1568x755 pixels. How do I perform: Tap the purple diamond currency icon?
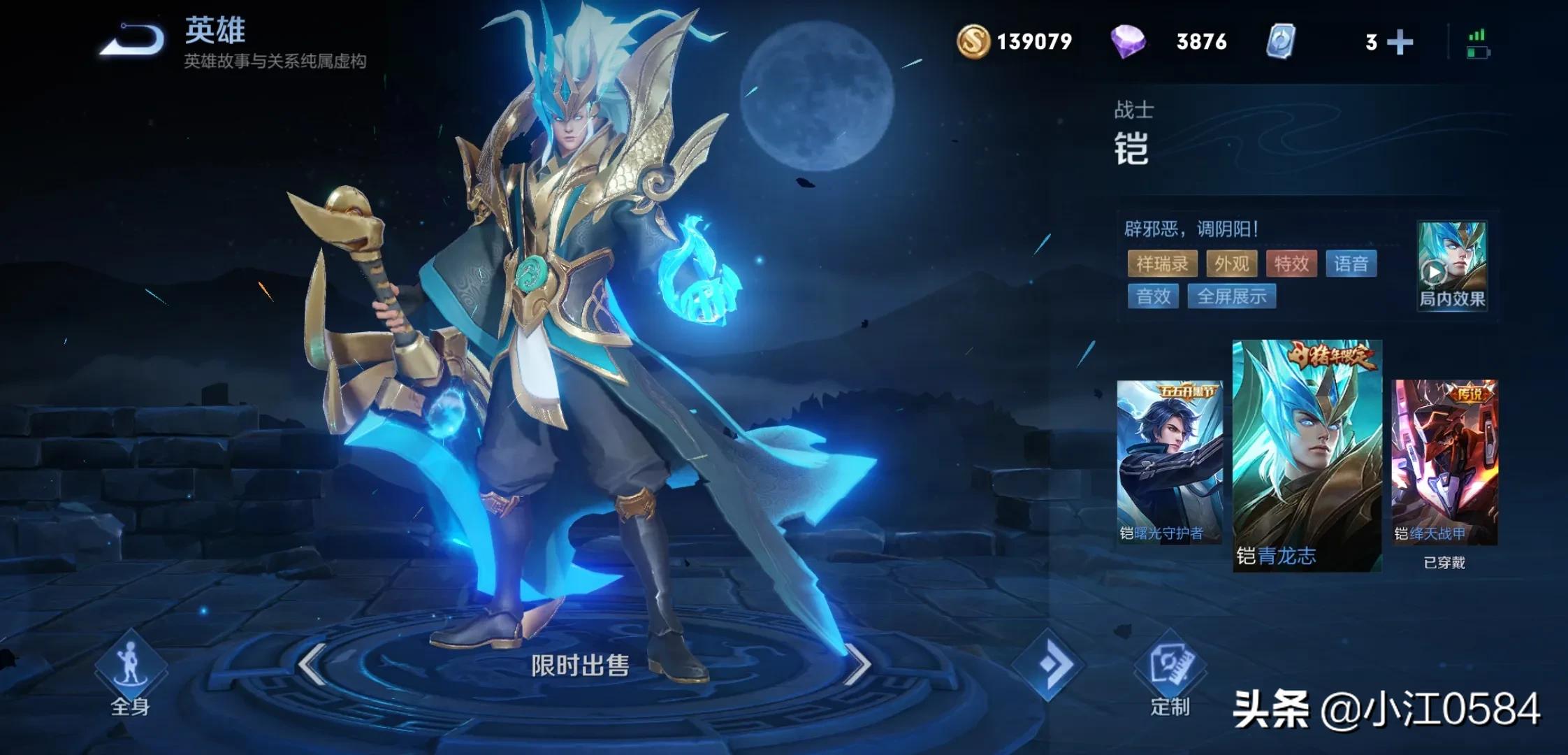1128,41
